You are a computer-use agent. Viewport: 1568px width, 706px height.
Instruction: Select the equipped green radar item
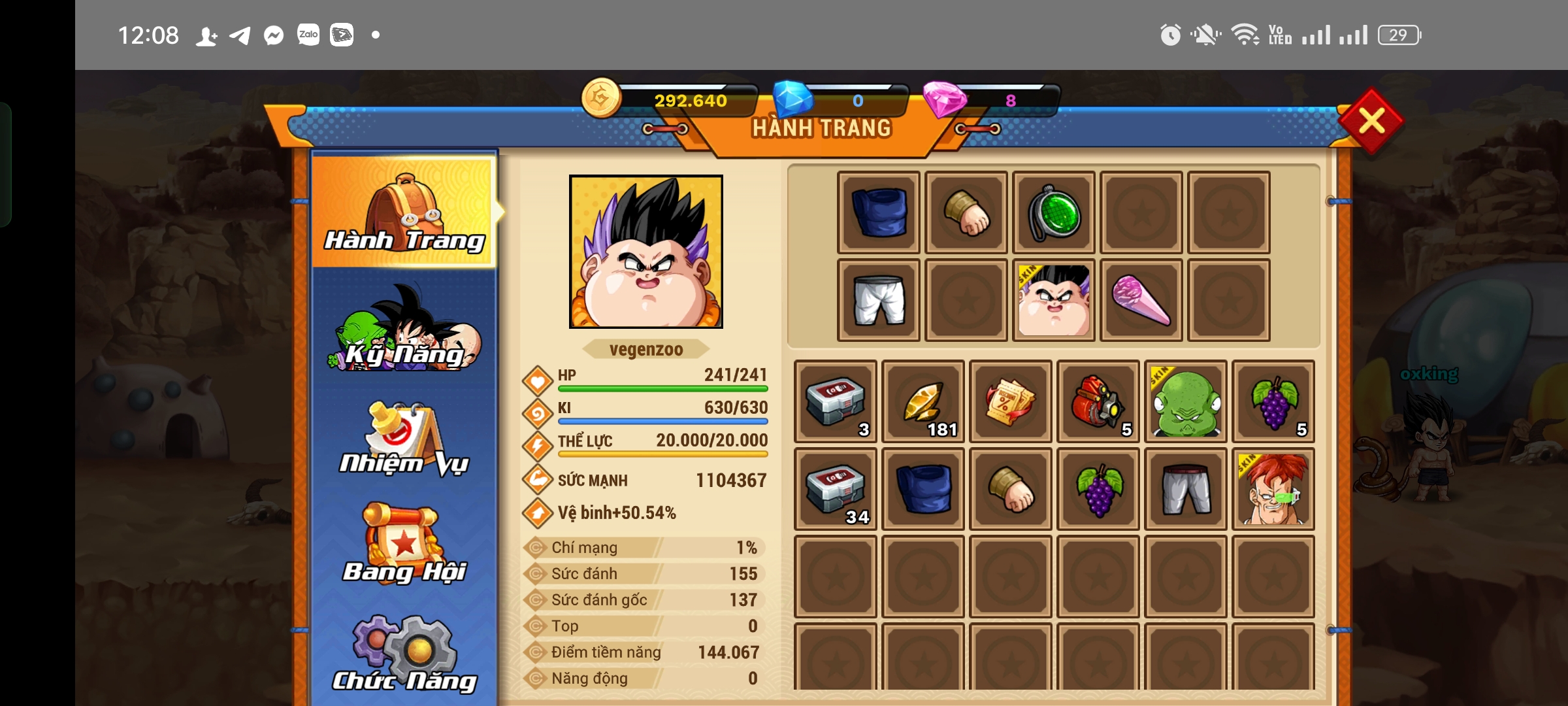tap(1054, 213)
